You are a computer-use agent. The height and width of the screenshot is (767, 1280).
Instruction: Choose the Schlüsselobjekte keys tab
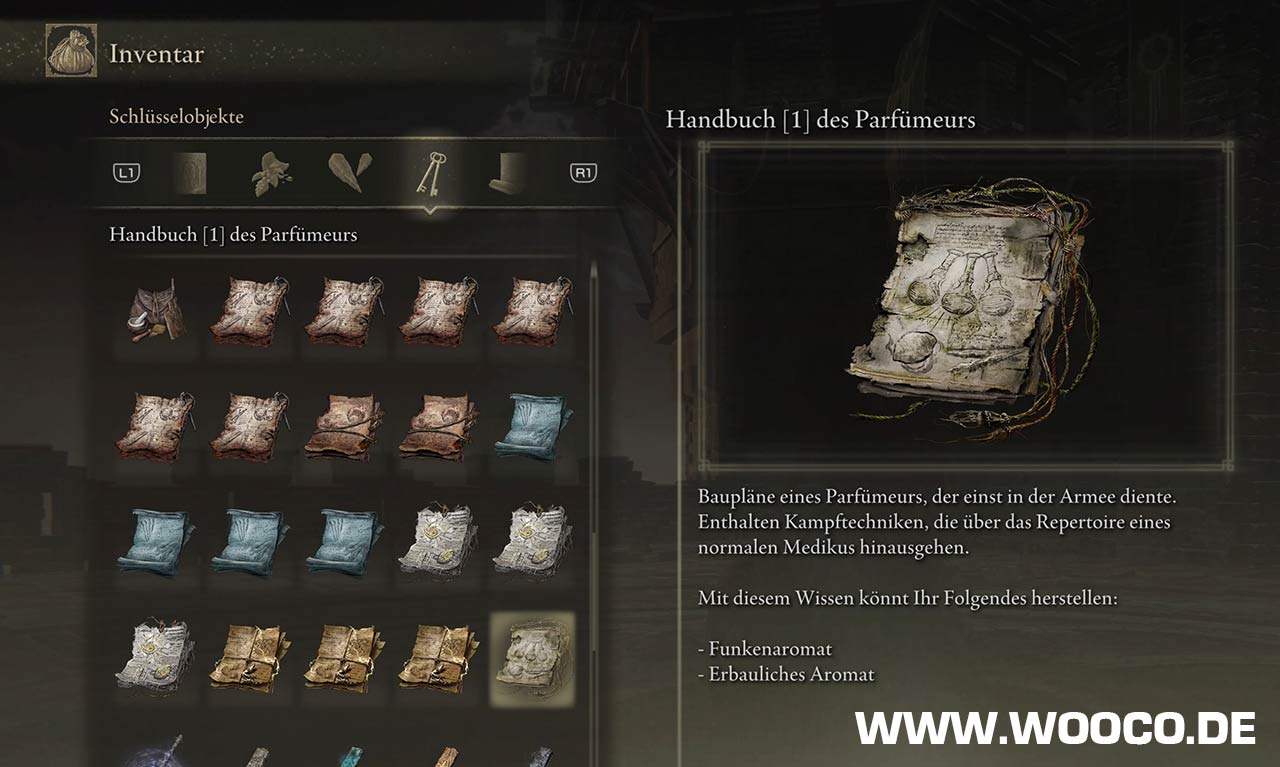coord(430,174)
